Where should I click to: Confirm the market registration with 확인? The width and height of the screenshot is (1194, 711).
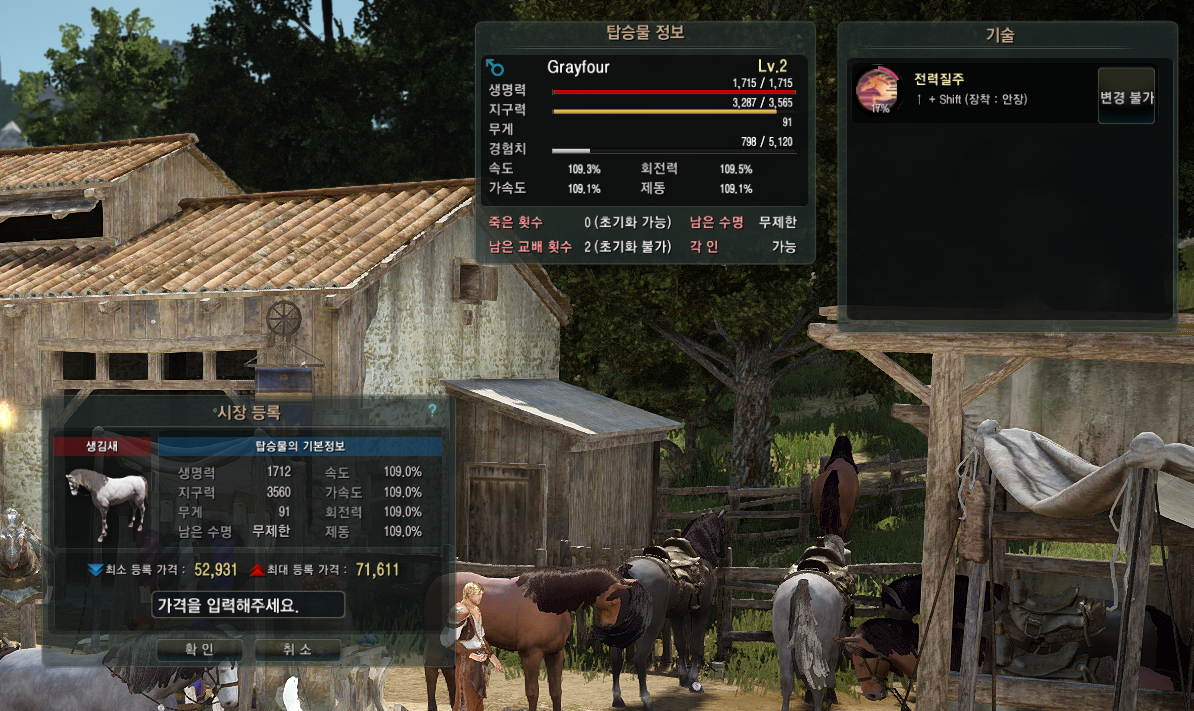pyautogui.click(x=198, y=649)
